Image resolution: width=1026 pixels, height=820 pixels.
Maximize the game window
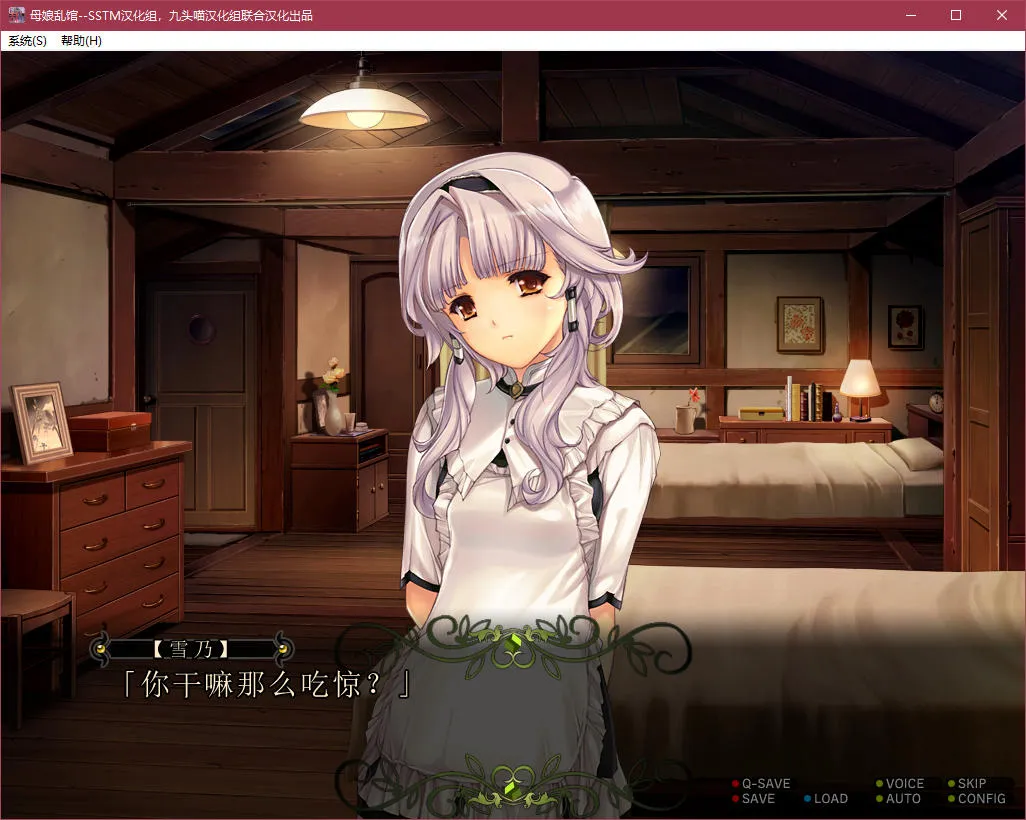click(956, 15)
